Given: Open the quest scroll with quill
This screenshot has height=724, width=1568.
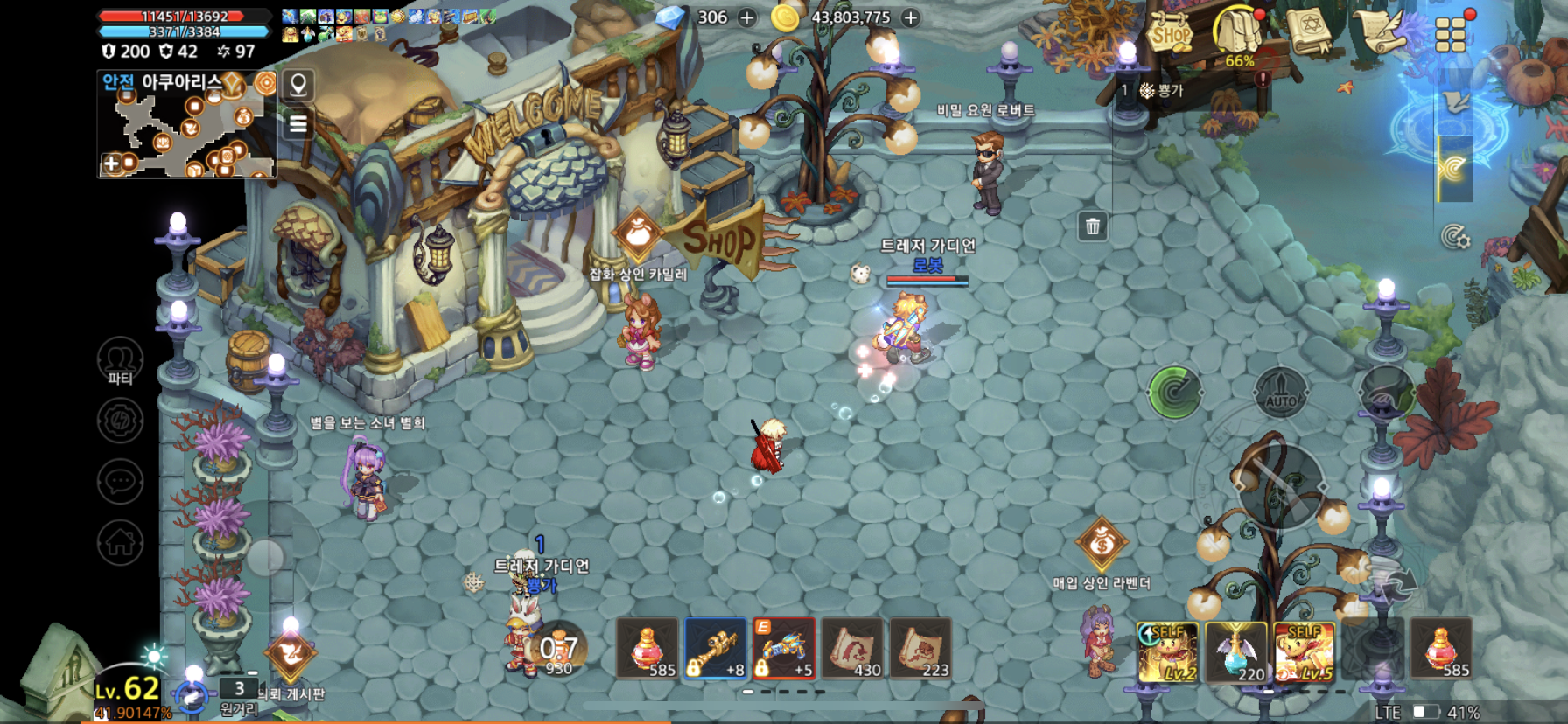Looking at the screenshot, I should (x=1381, y=33).
